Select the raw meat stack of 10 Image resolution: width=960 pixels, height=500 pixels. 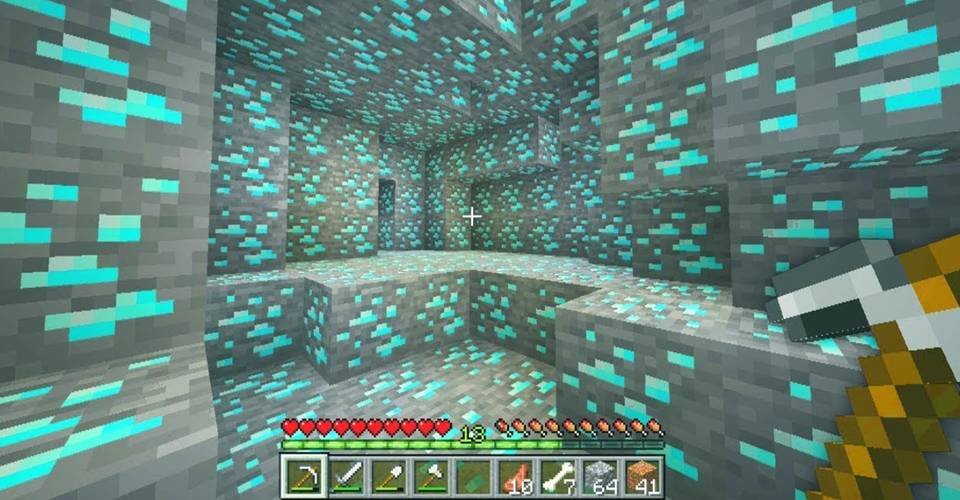tap(516, 476)
